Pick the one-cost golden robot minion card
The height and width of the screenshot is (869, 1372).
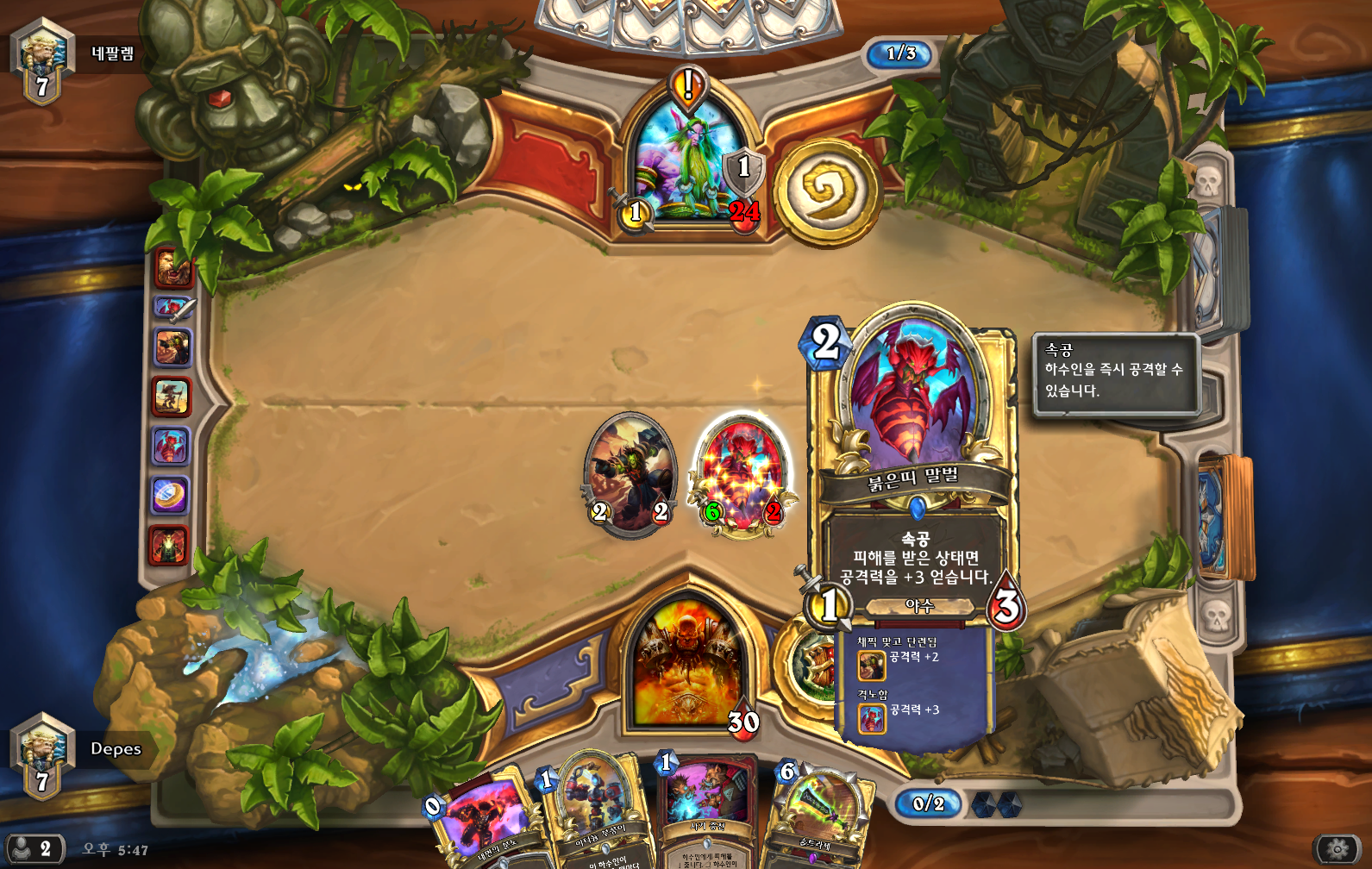coord(597,810)
